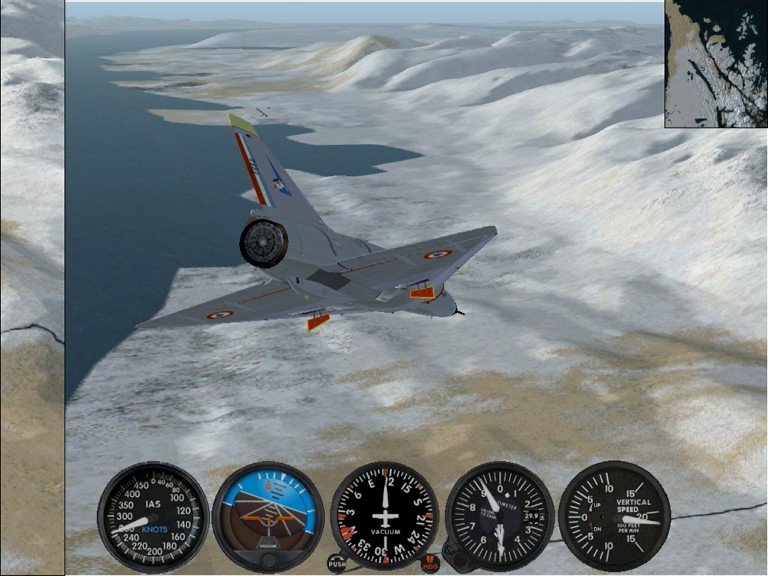The image size is (768, 576).
Task: Click the PUSH knob on the heading gyro
Action: tap(337, 562)
